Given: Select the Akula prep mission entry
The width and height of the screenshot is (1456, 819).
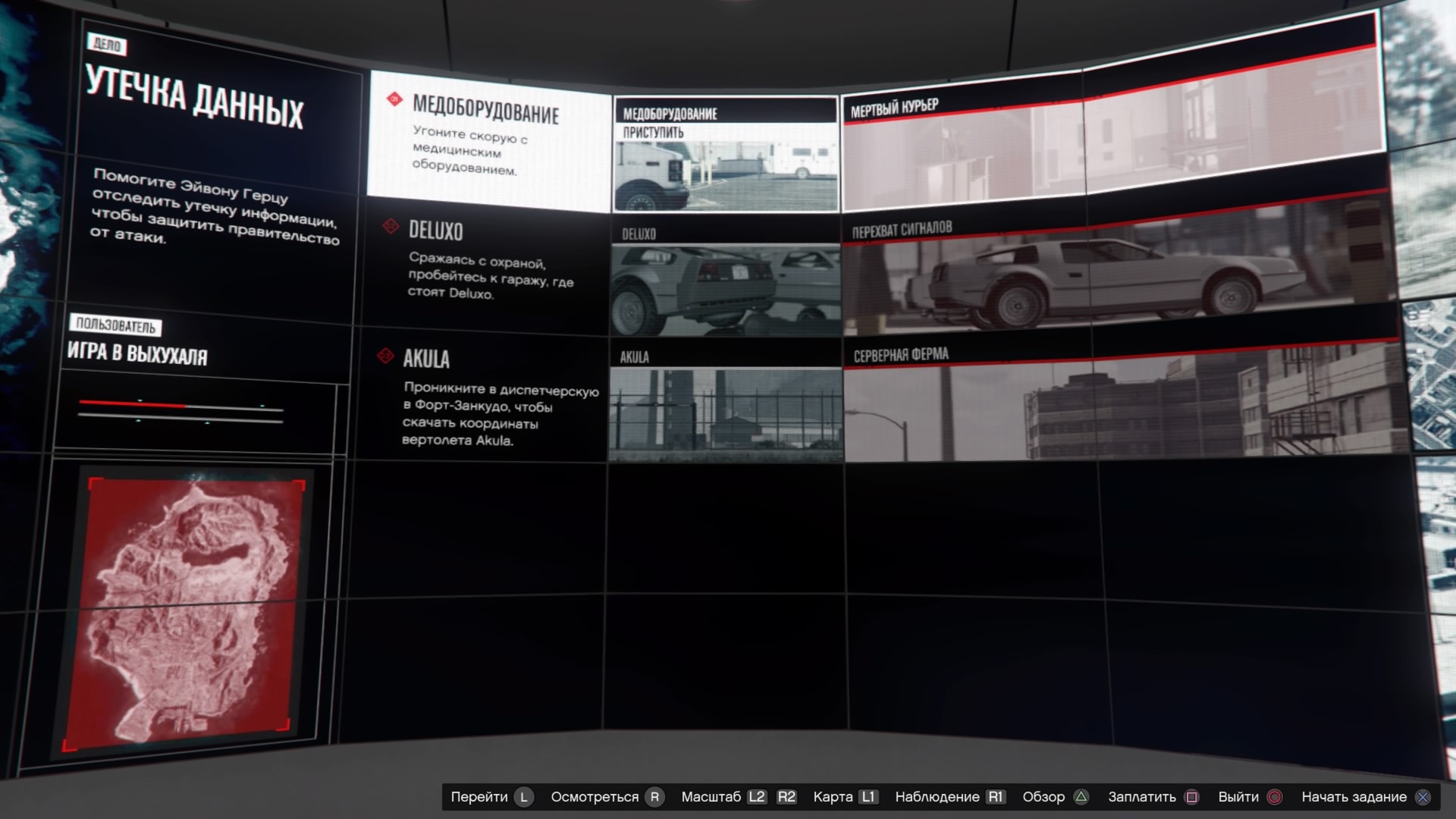Looking at the screenshot, I should pos(485,396).
